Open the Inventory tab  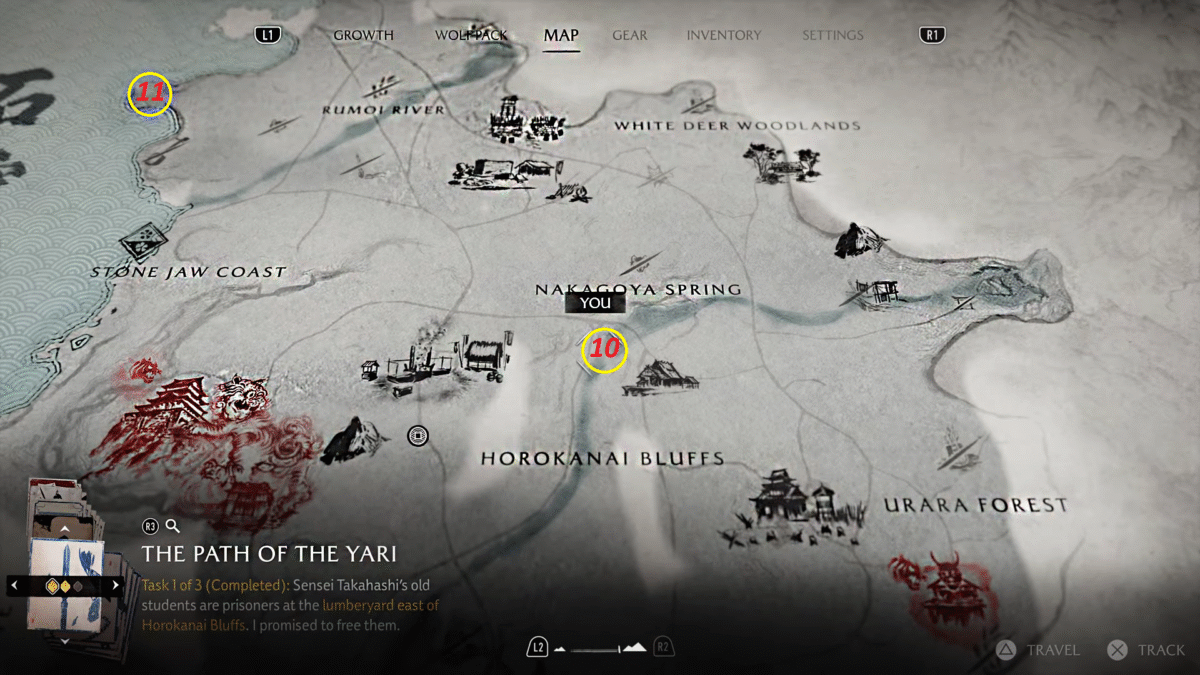[x=723, y=35]
